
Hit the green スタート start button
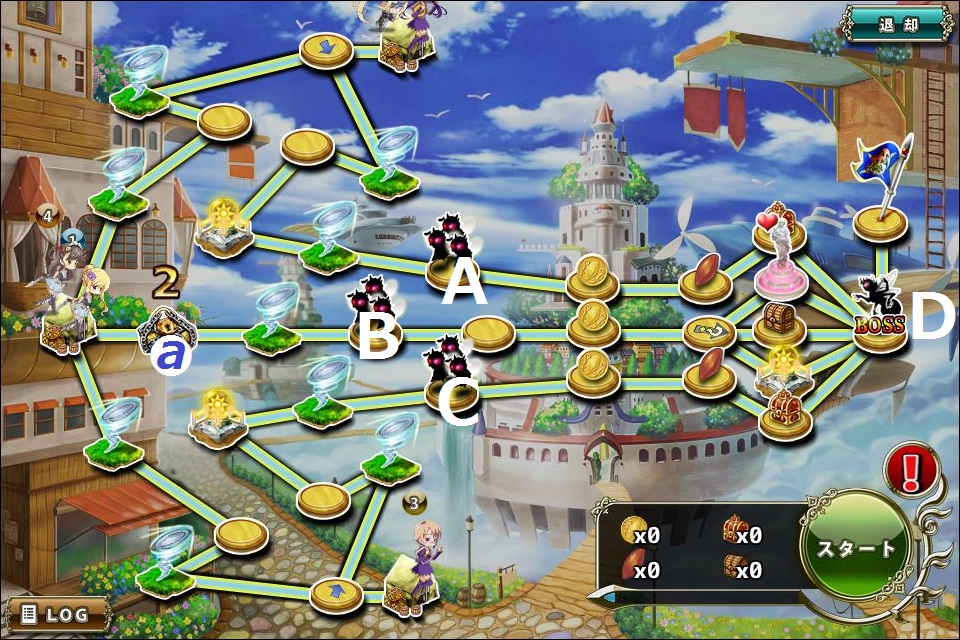click(857, 549)
